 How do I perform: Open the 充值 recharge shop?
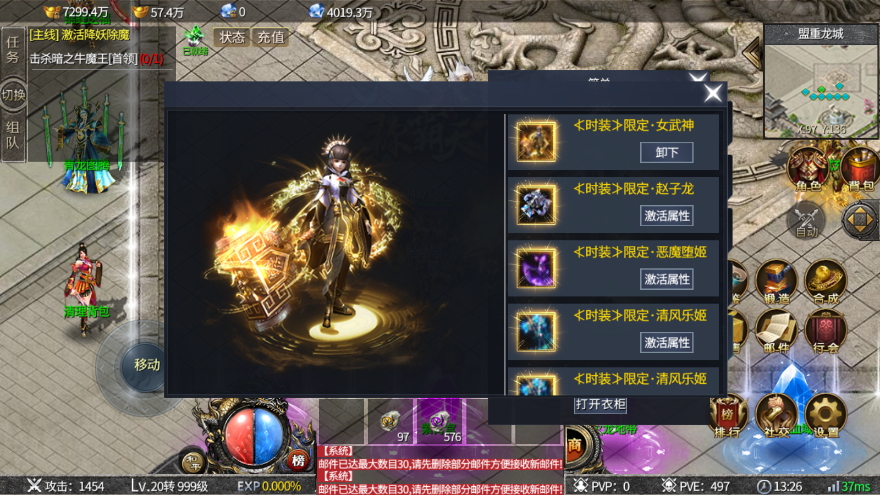tap(270, 37)
